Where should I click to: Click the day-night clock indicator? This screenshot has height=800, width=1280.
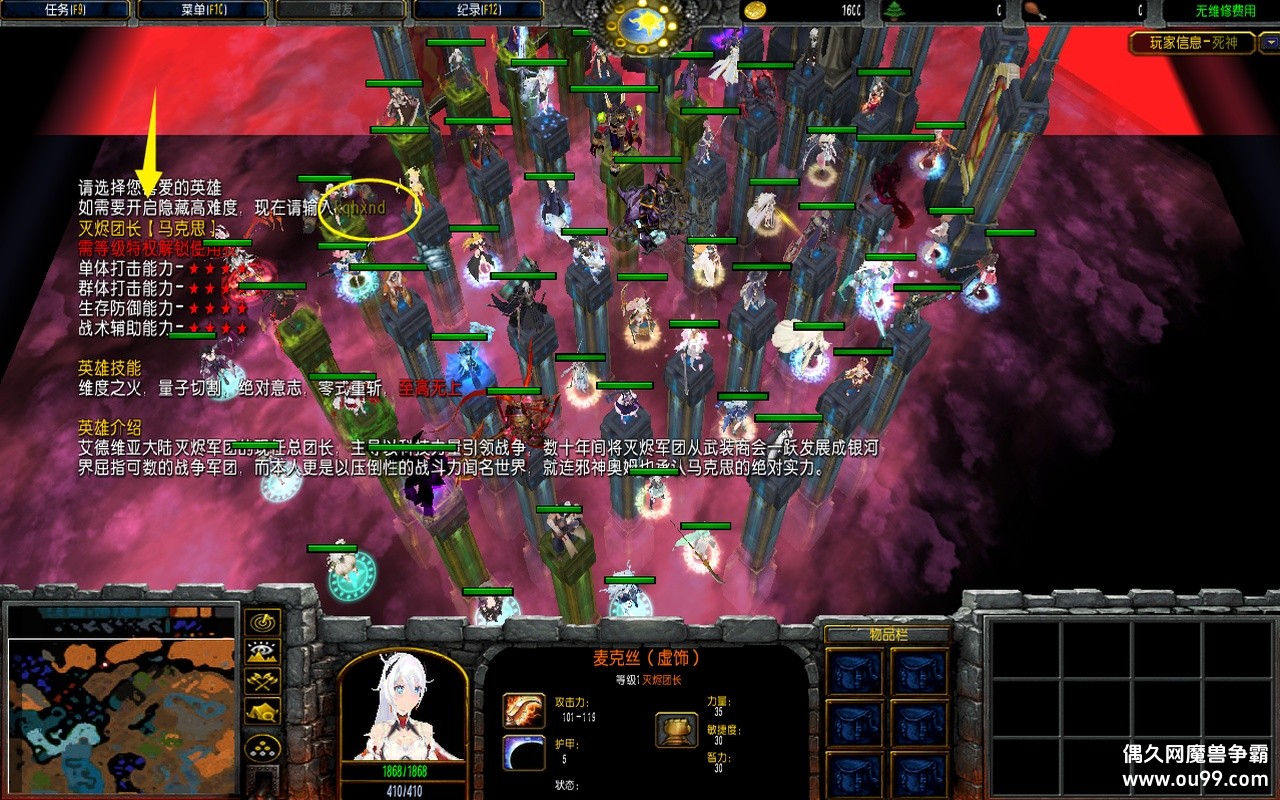pos(641,24)
